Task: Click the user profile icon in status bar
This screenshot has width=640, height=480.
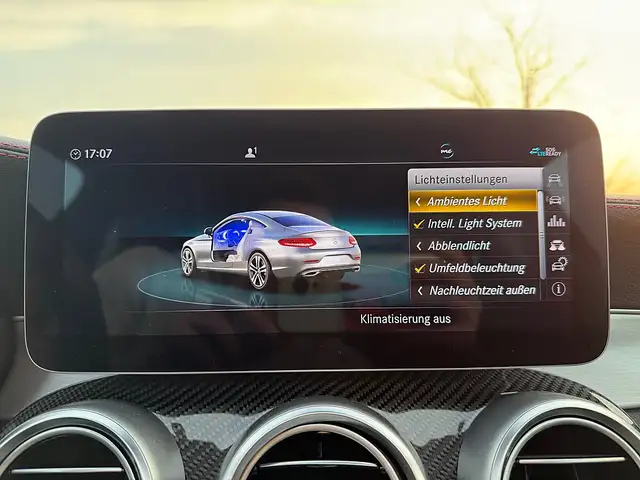Action: (251, 153)
